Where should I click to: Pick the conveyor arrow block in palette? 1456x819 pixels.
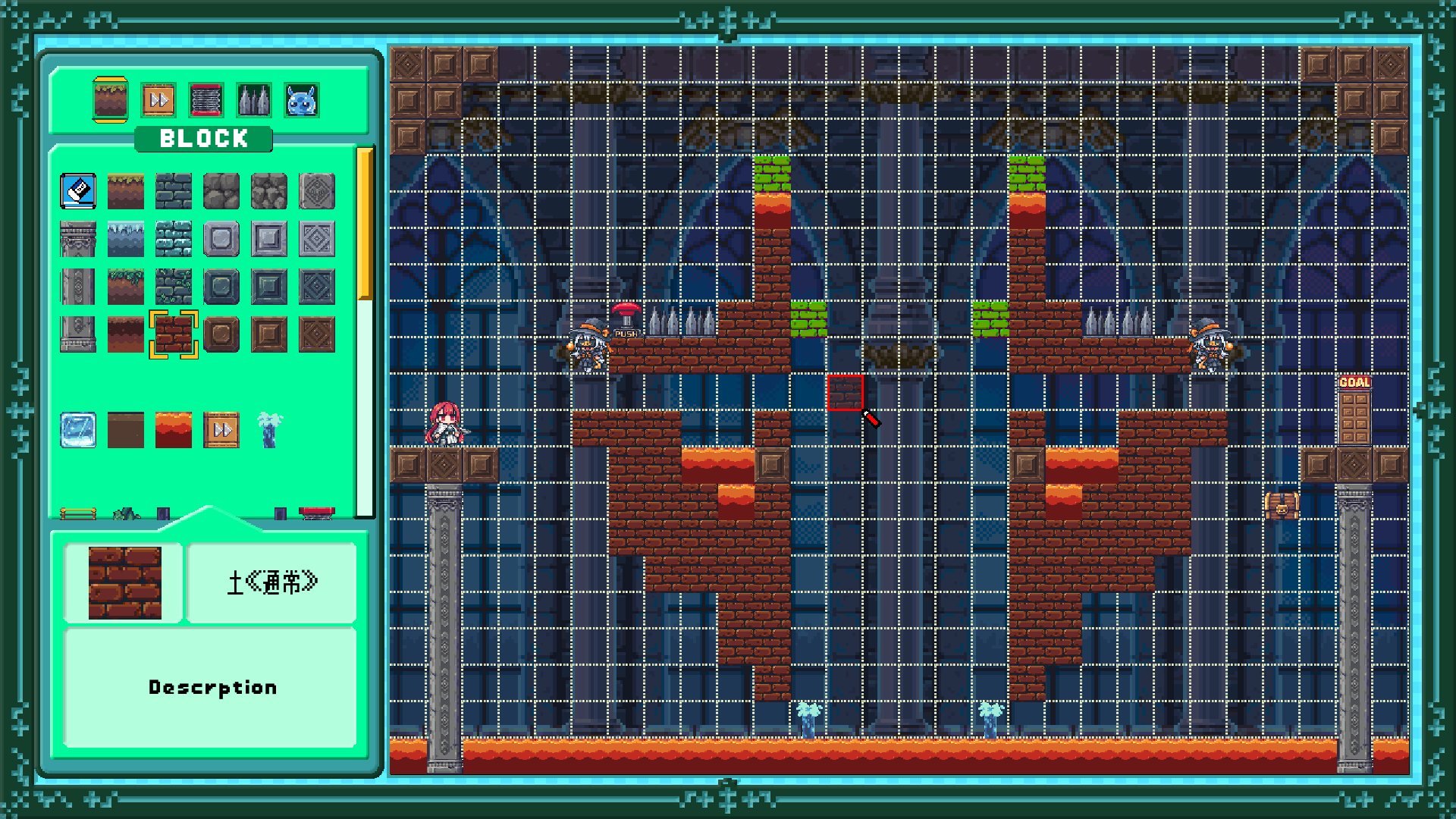tap(221, 430)
